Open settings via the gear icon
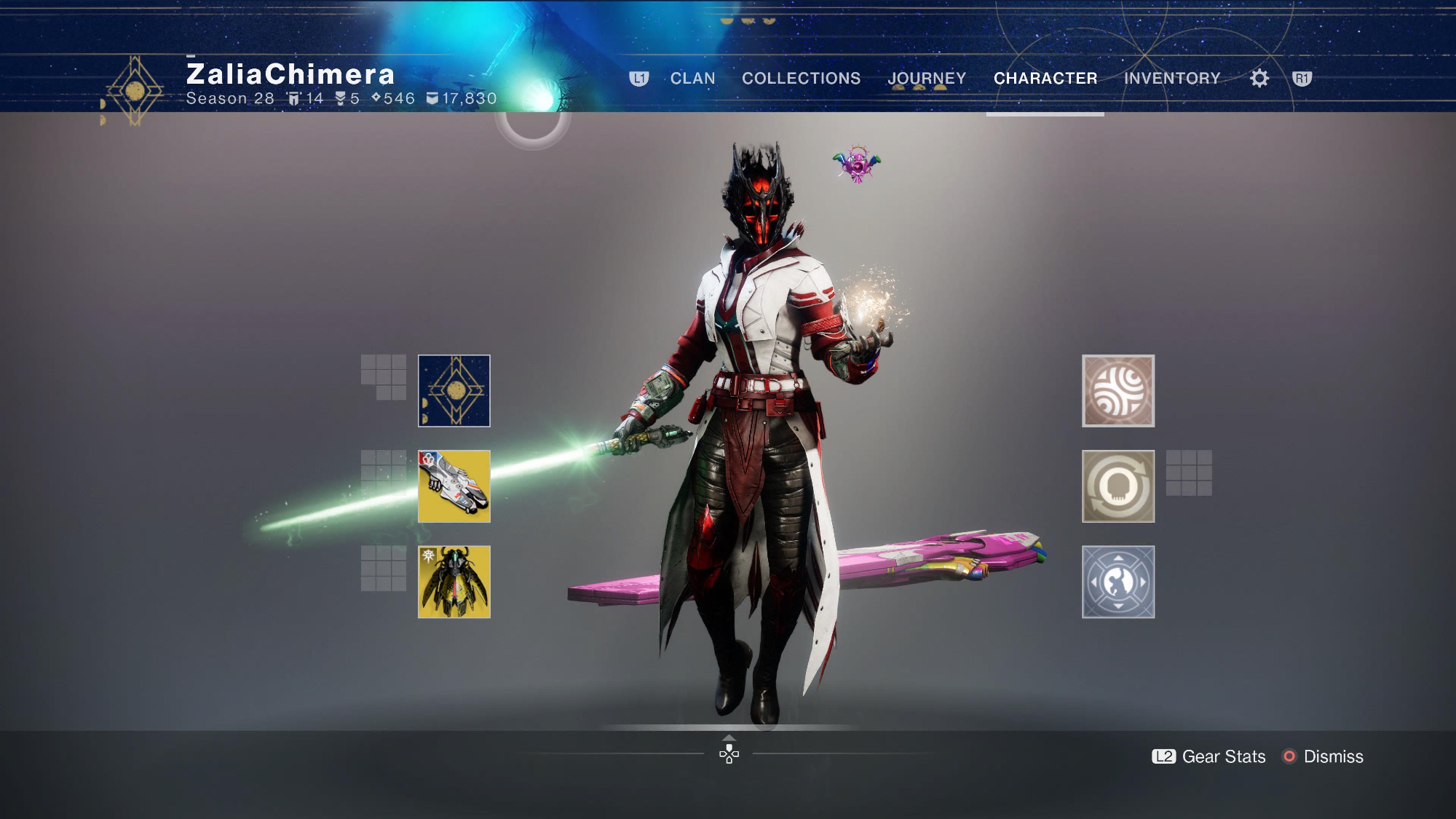 click(1259, 79)
